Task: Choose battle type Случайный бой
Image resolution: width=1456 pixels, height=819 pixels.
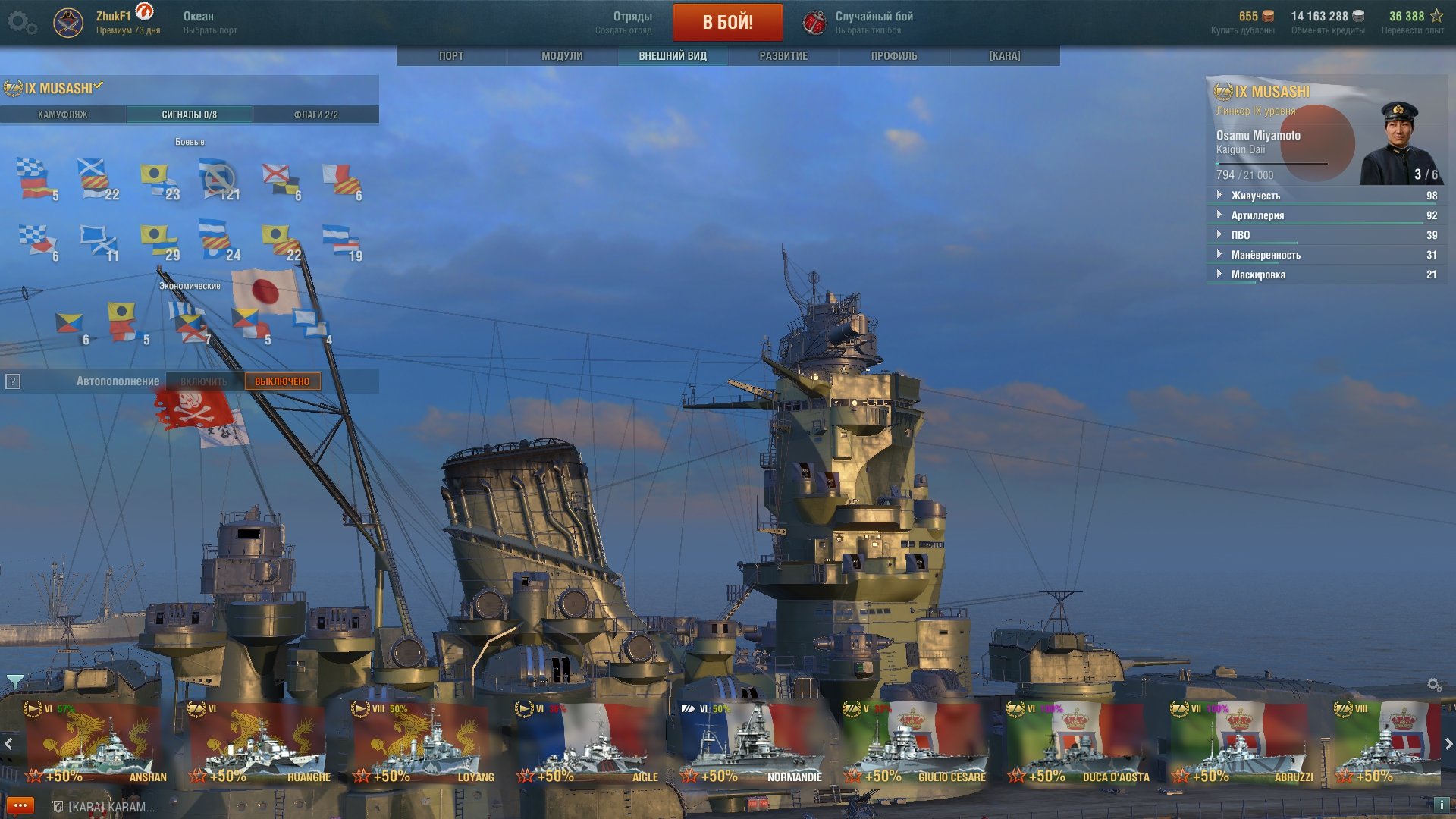Action: [x=874, y=22]
